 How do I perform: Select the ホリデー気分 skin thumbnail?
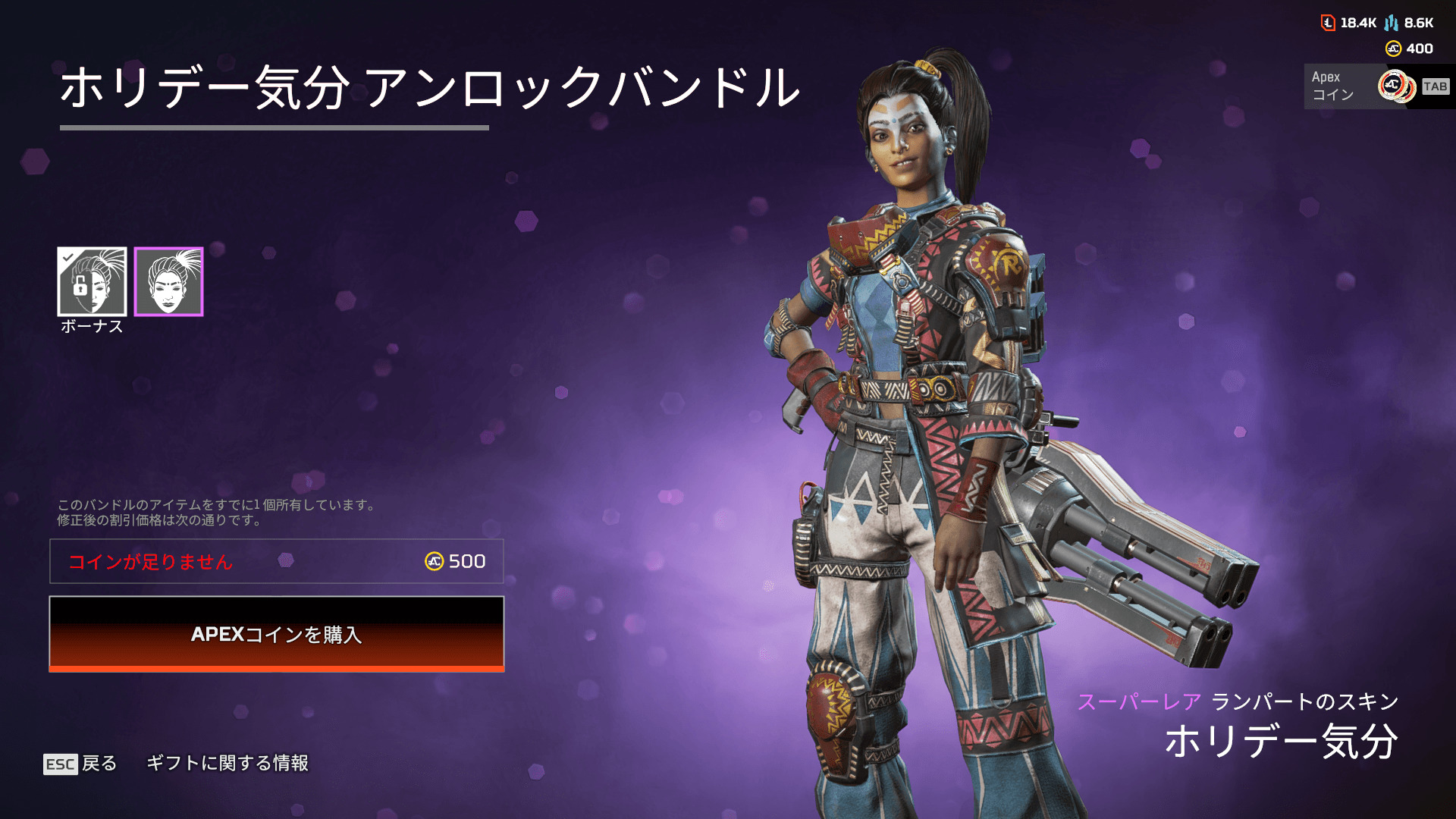click(168, 281)
